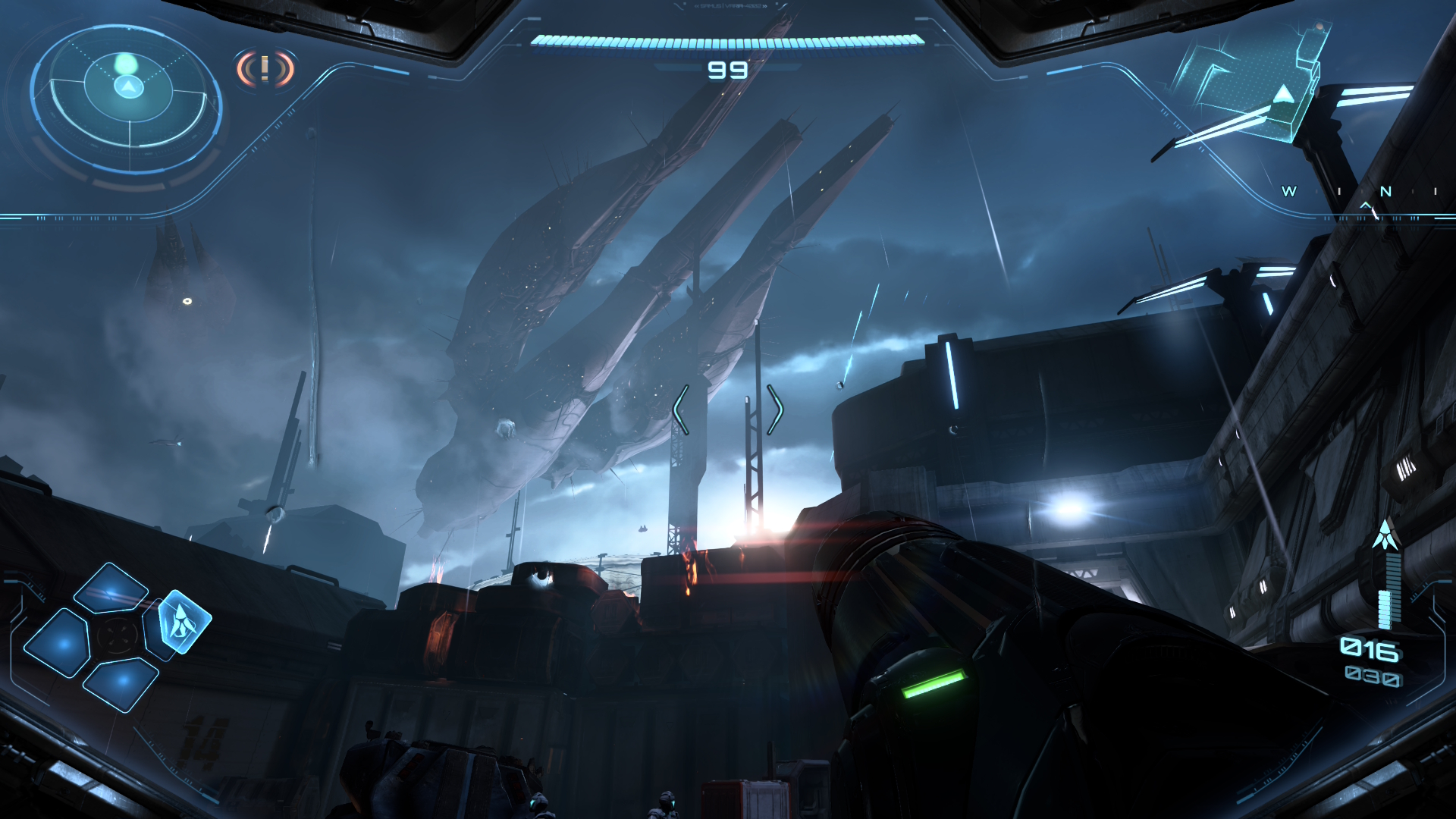Open the holographic 3D minimap
Image resolution: width=1456 pixels, height=819 pixels.
(1250, 83)
